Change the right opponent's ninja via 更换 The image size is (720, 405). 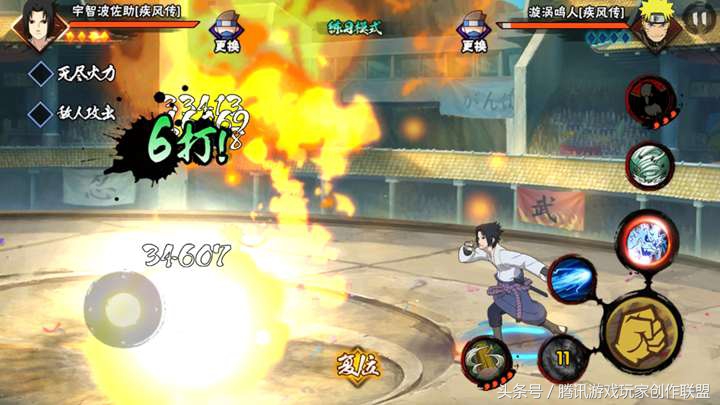click(x=473, y=34)
